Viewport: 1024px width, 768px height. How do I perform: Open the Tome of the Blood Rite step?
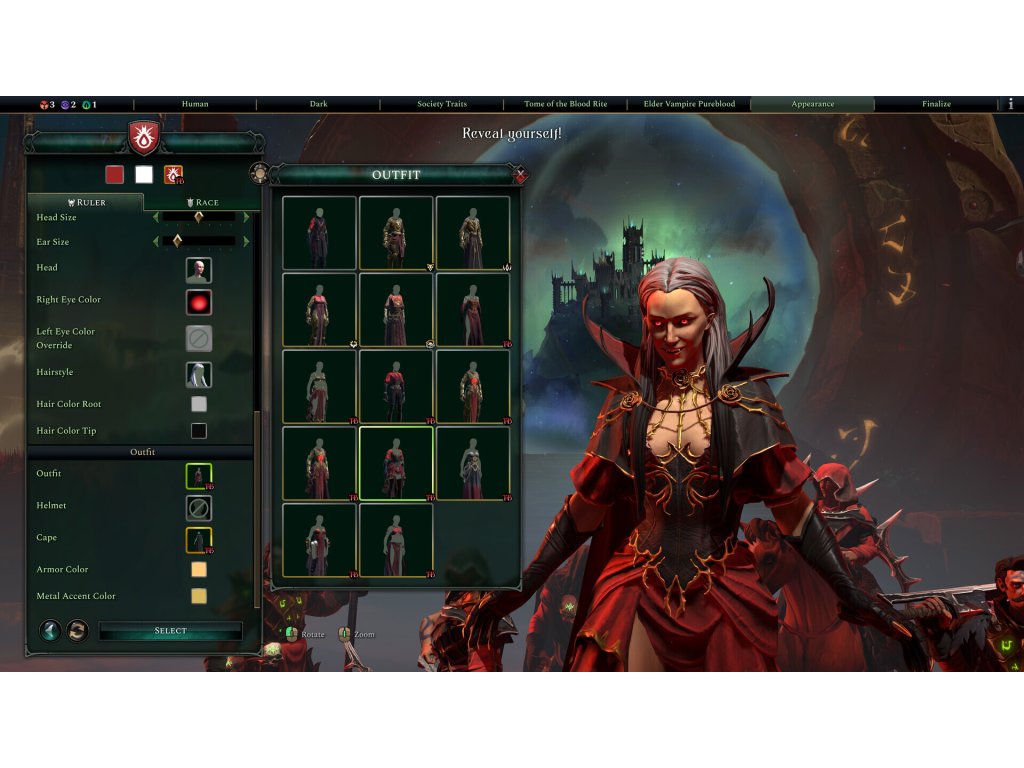click(x=566, y=104)
